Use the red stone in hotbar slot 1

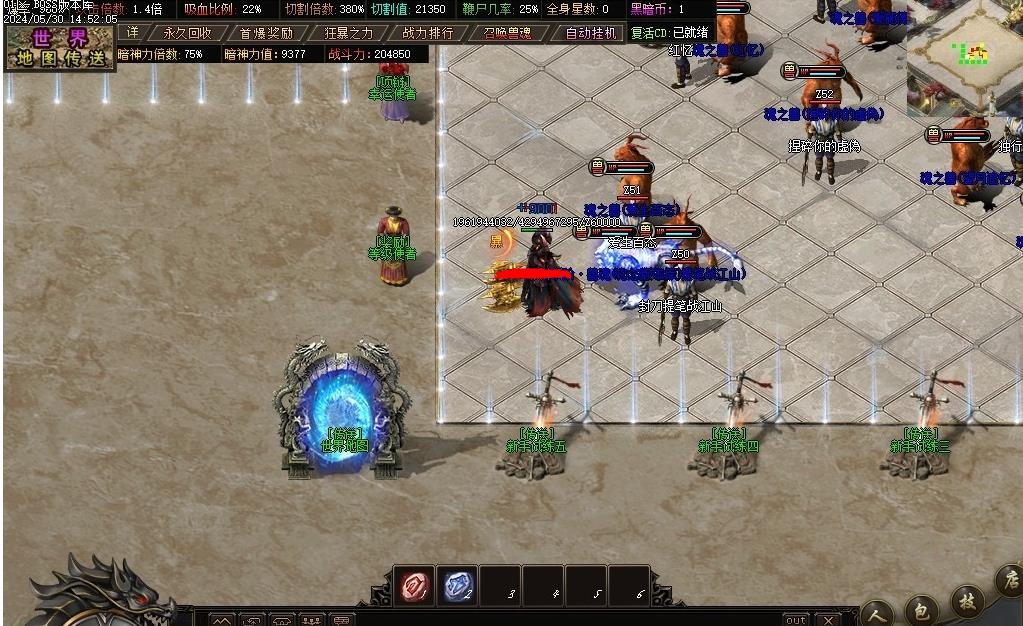tap(413, 586)
